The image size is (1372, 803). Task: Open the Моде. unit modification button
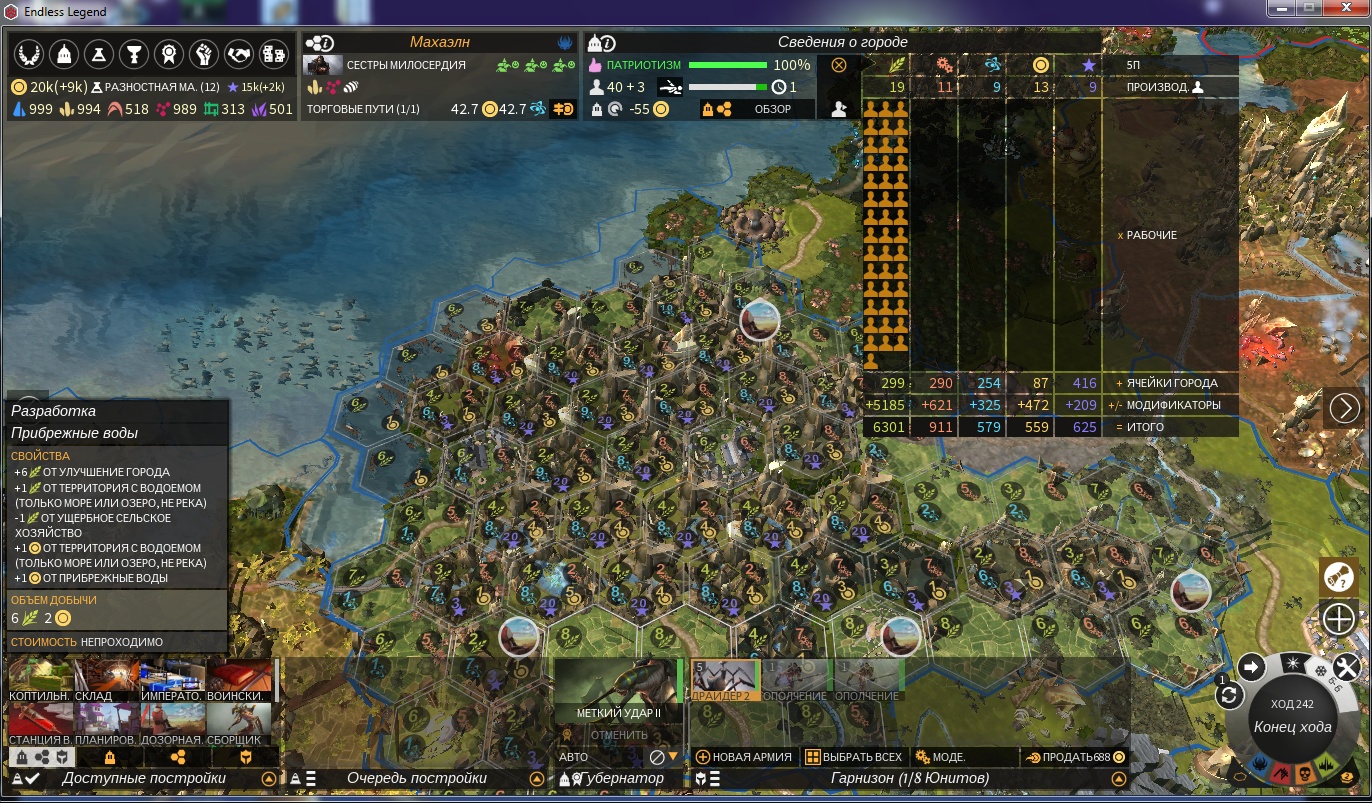click(940, 757)
